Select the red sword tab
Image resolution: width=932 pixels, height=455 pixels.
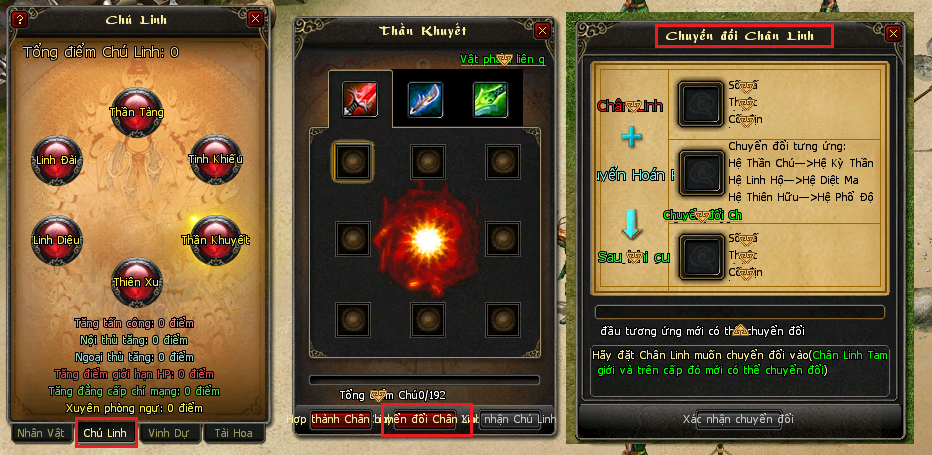360,99
